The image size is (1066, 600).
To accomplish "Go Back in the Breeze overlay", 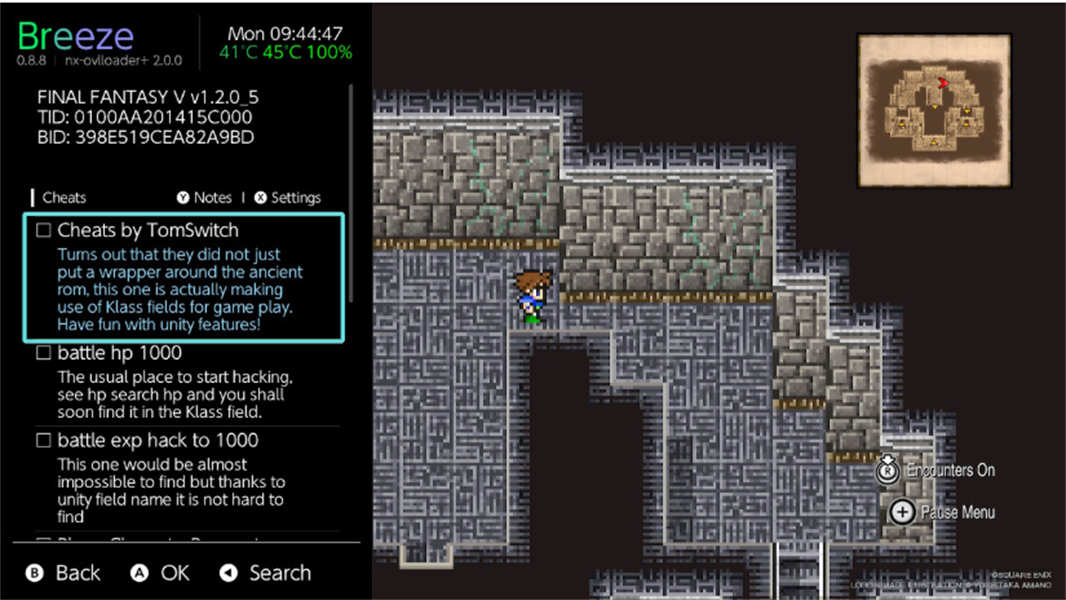I will point(63,573).
